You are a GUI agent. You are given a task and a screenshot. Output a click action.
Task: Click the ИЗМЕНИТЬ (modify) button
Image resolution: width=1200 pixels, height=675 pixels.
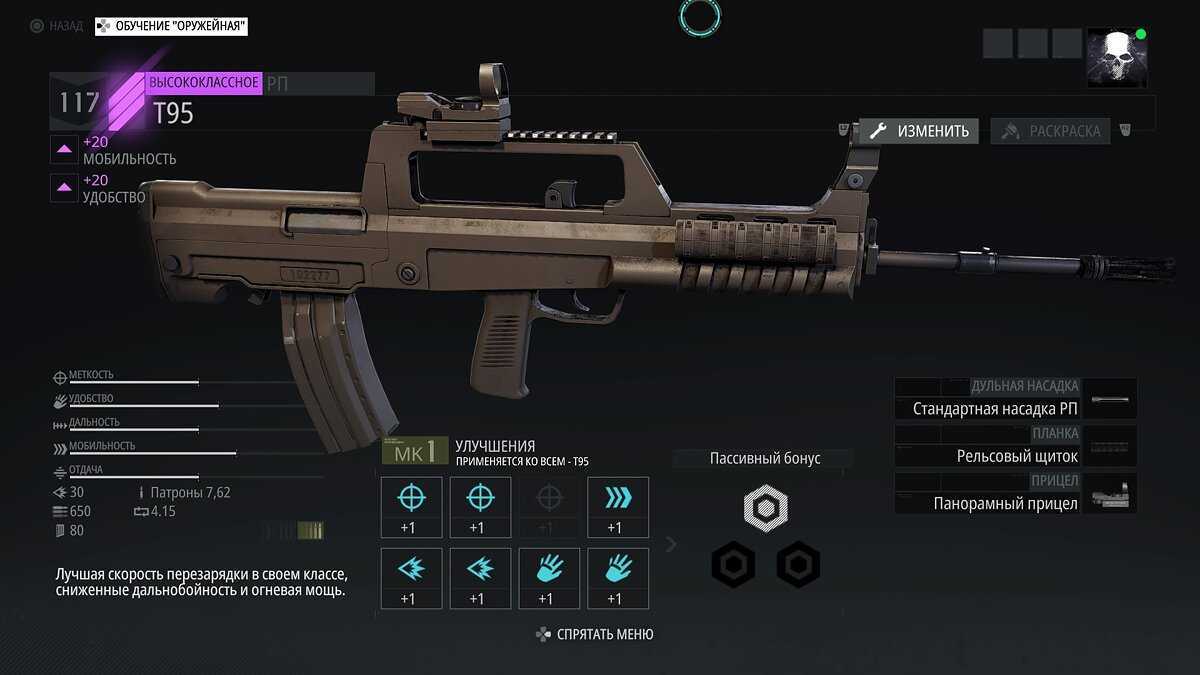pyautogui.click(x=919, y=131)
